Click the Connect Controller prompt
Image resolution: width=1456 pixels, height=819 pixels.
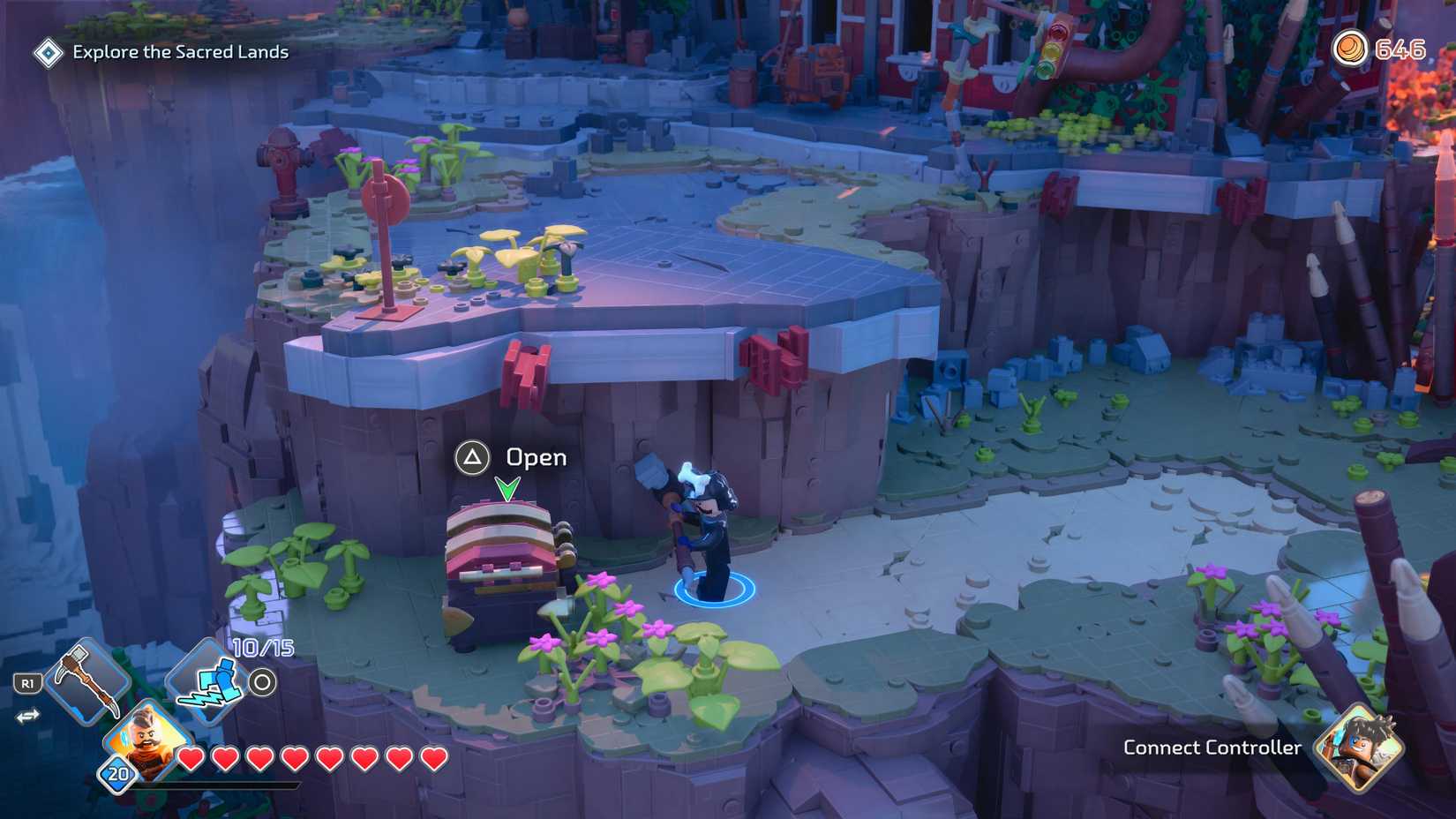[x=1212, y=747]
